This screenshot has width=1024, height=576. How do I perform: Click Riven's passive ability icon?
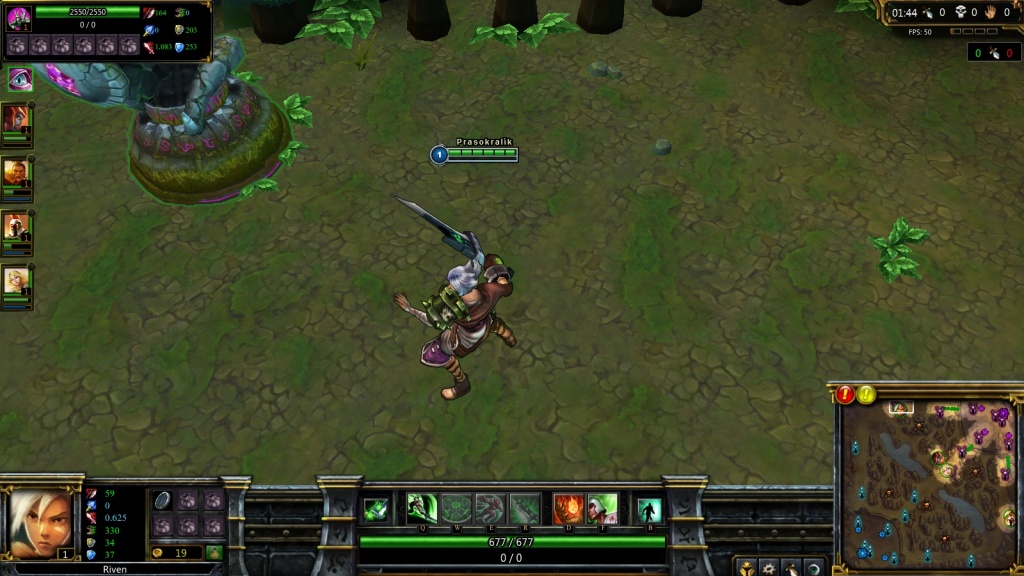376,509
